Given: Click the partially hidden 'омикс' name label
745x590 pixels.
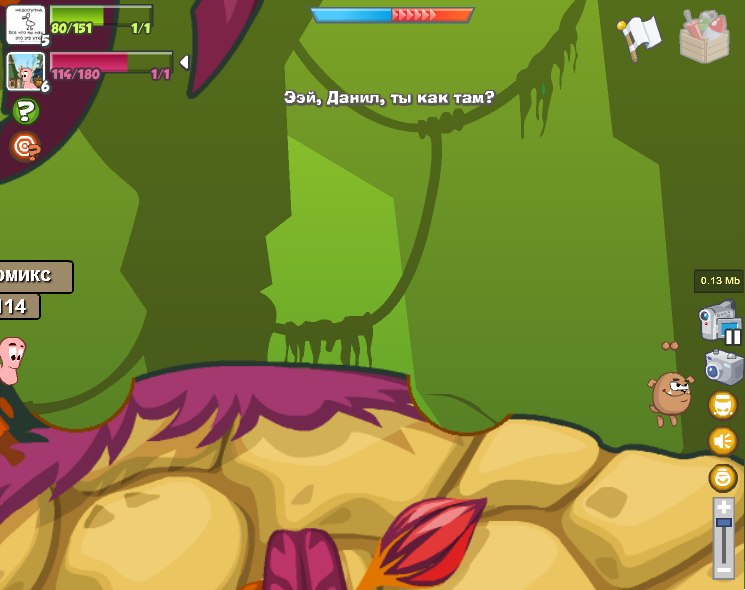Looking at the screenshot, I should (35, 276).
